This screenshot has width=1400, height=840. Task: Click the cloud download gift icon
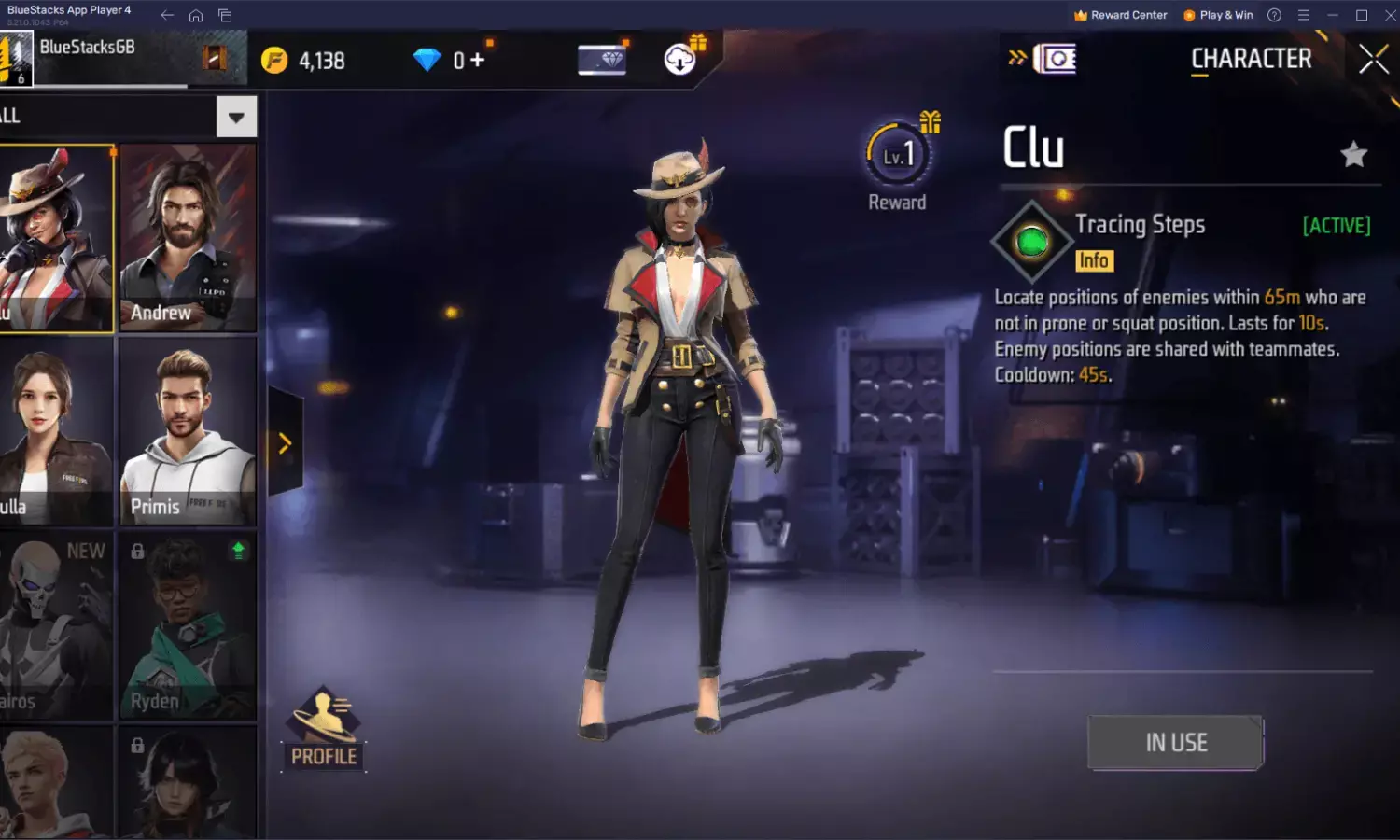pyautogui.click(x=679, y=59)
